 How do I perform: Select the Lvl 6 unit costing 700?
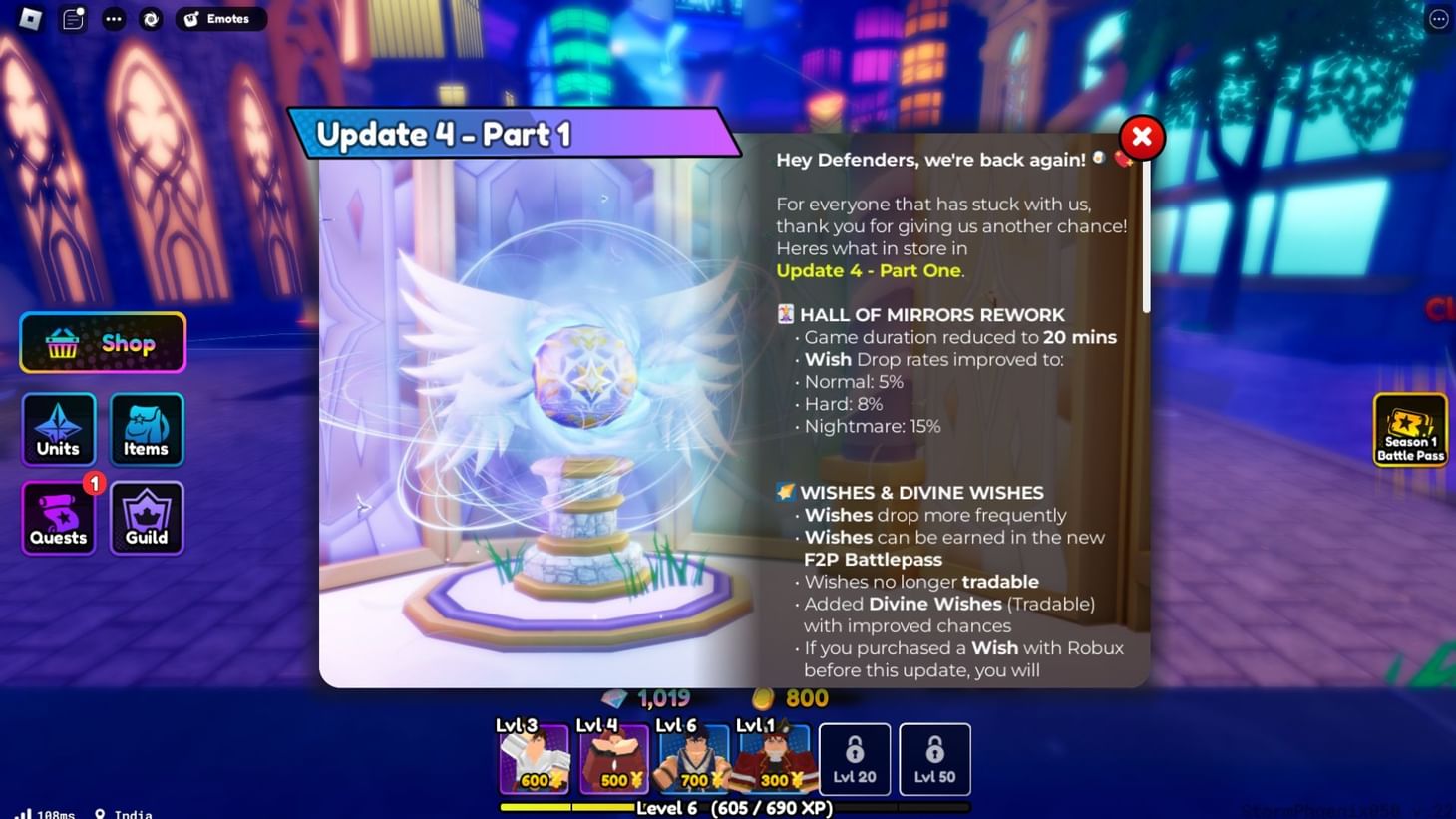[694, 760]
